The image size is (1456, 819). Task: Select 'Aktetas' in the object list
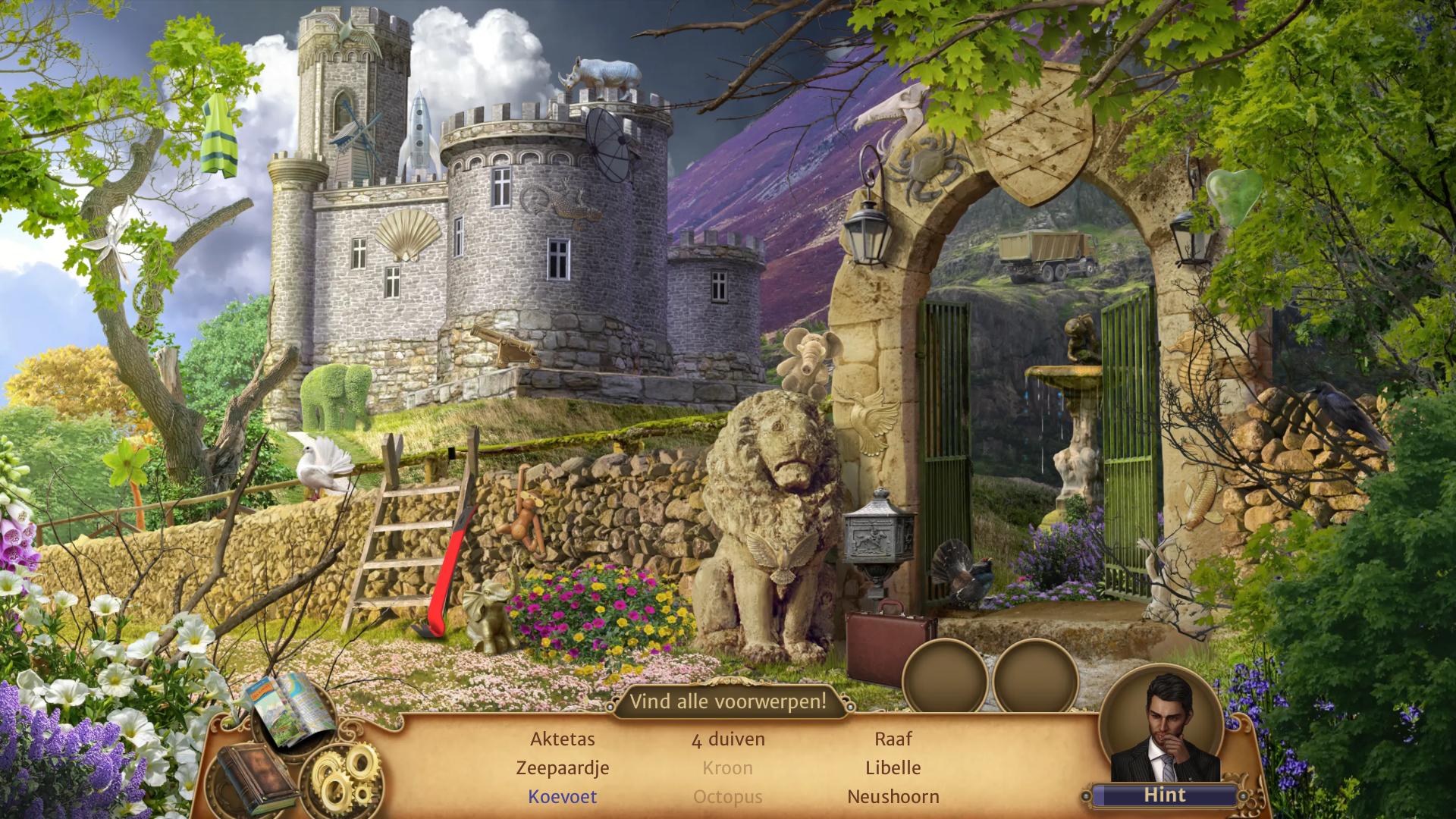(563, 739)
